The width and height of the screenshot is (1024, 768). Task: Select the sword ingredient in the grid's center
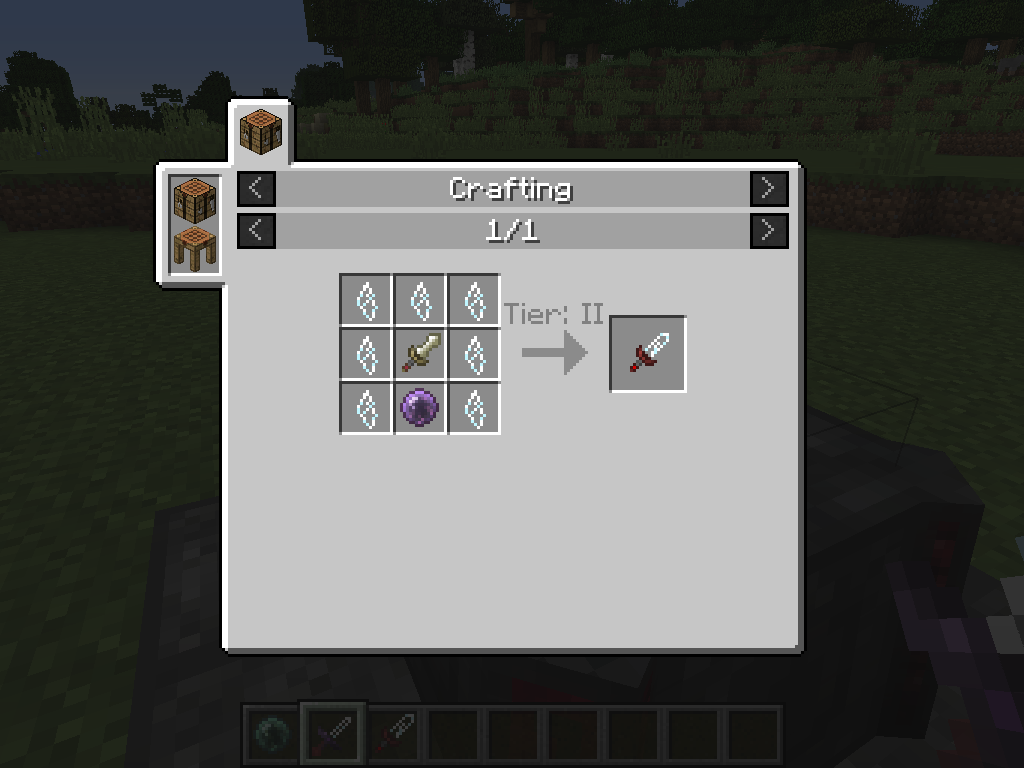420,354
